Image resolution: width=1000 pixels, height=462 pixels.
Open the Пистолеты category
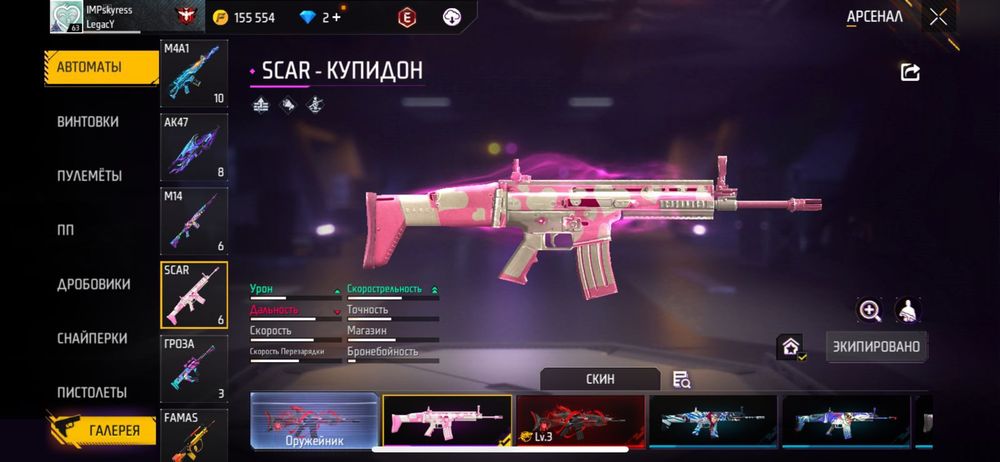[x=91, y=392]
